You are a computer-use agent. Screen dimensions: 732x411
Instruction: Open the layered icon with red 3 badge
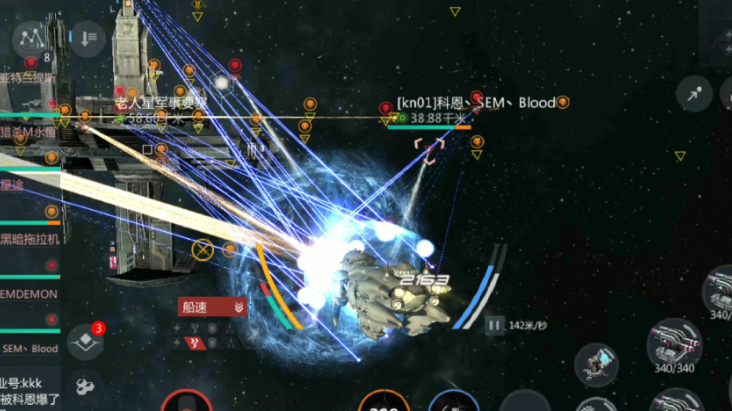click(85, 341)
